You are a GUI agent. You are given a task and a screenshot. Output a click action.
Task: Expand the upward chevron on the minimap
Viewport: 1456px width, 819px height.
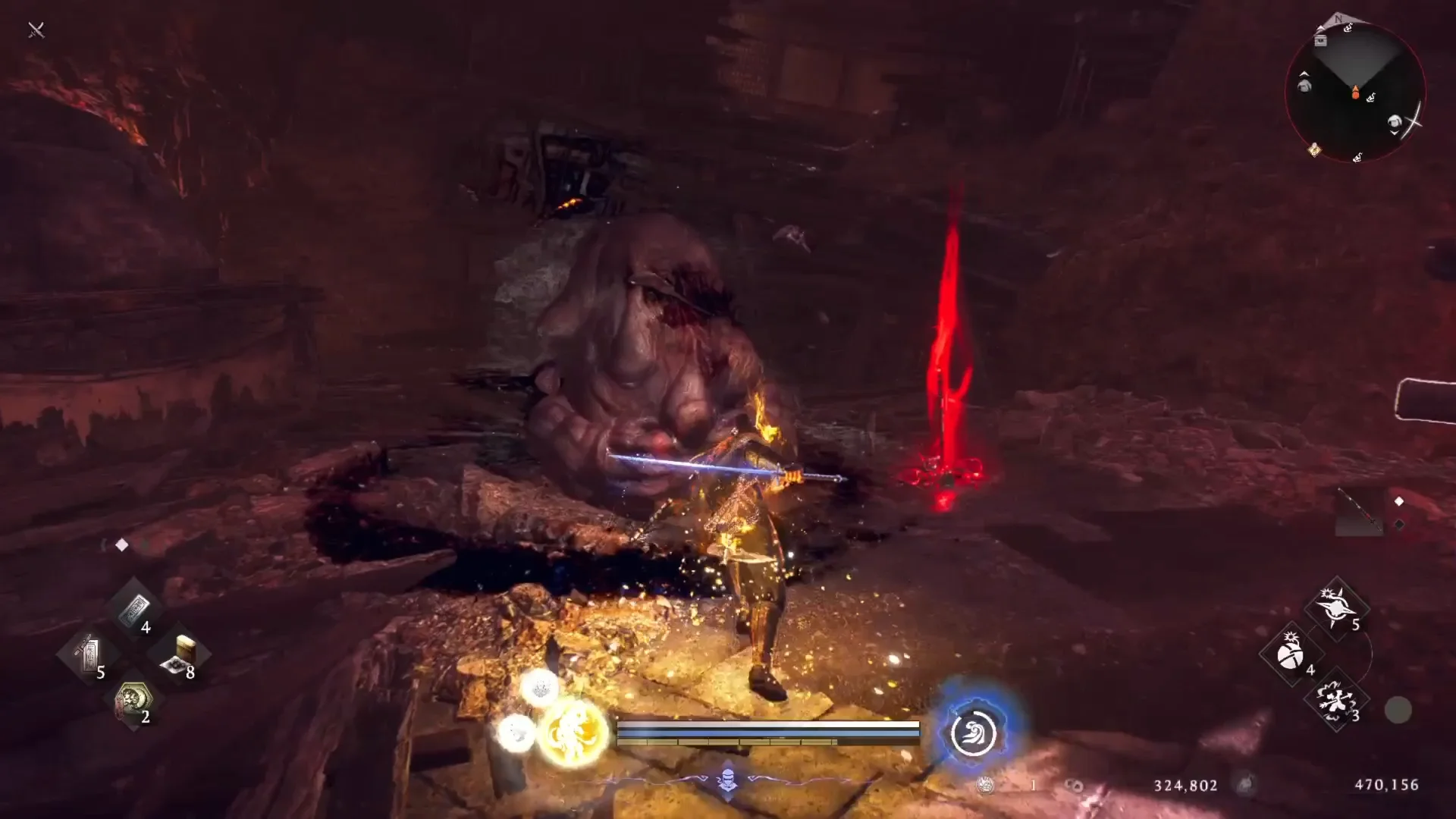point(1304,74)
